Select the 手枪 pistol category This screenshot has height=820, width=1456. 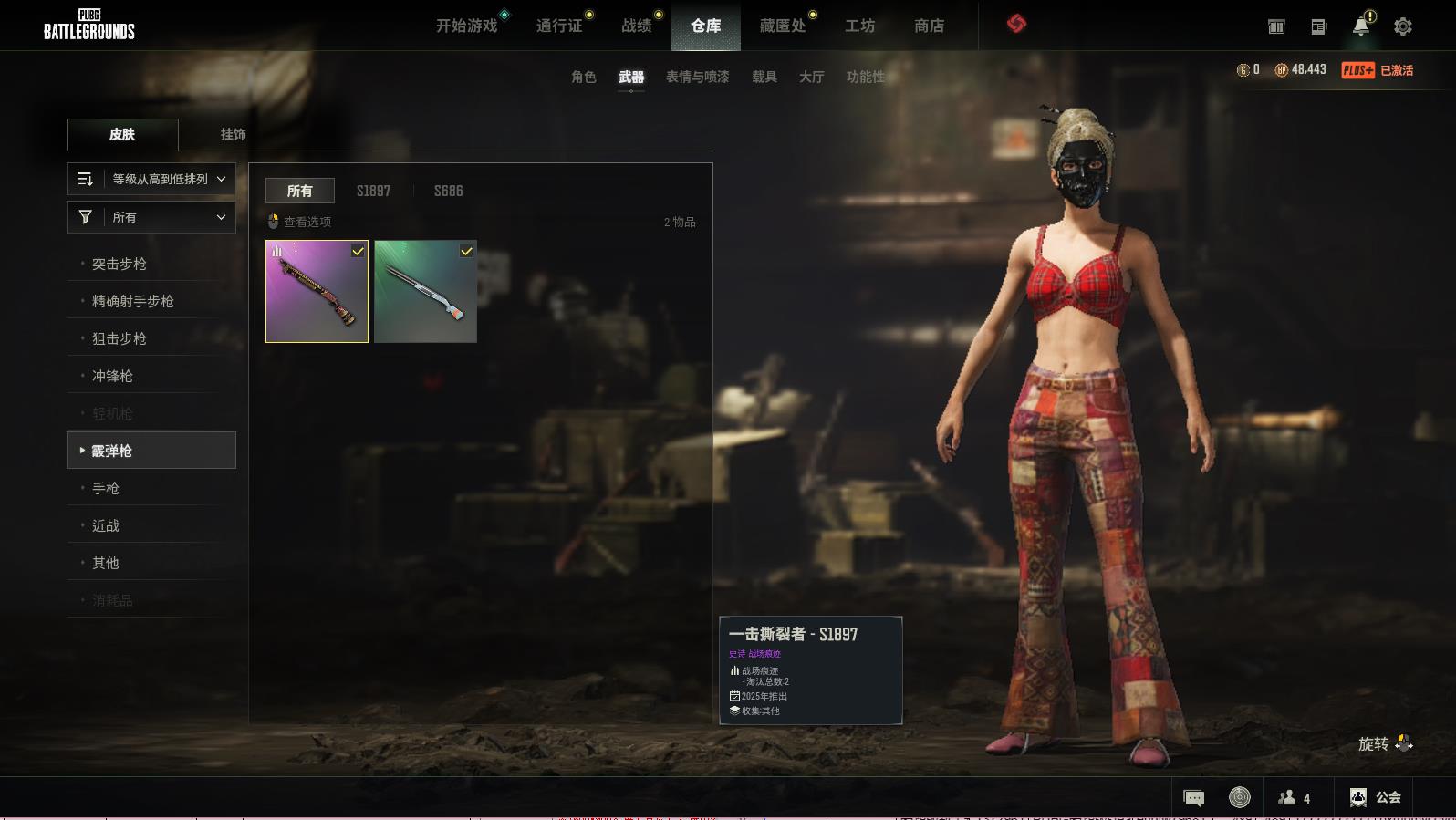pyautogui.click(x=106, y=488)
